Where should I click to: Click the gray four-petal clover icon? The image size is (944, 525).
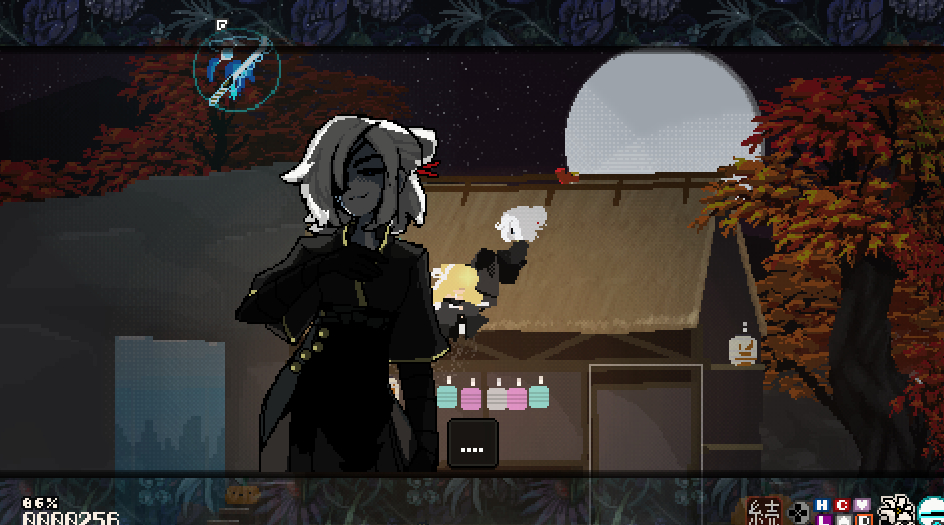coord(798,512)
